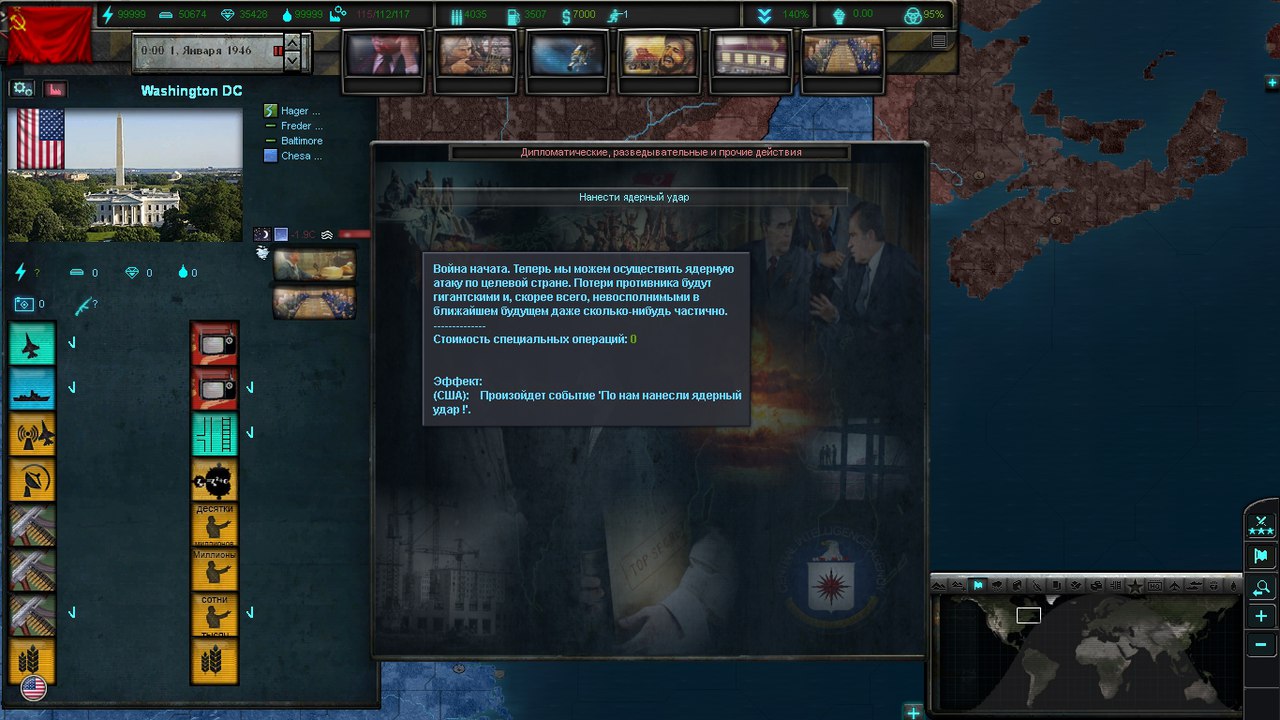The width and height of the screenshot is (1280, 720).
Task: Increase game speed with the up arrow
Action: (x=292, y=41)
